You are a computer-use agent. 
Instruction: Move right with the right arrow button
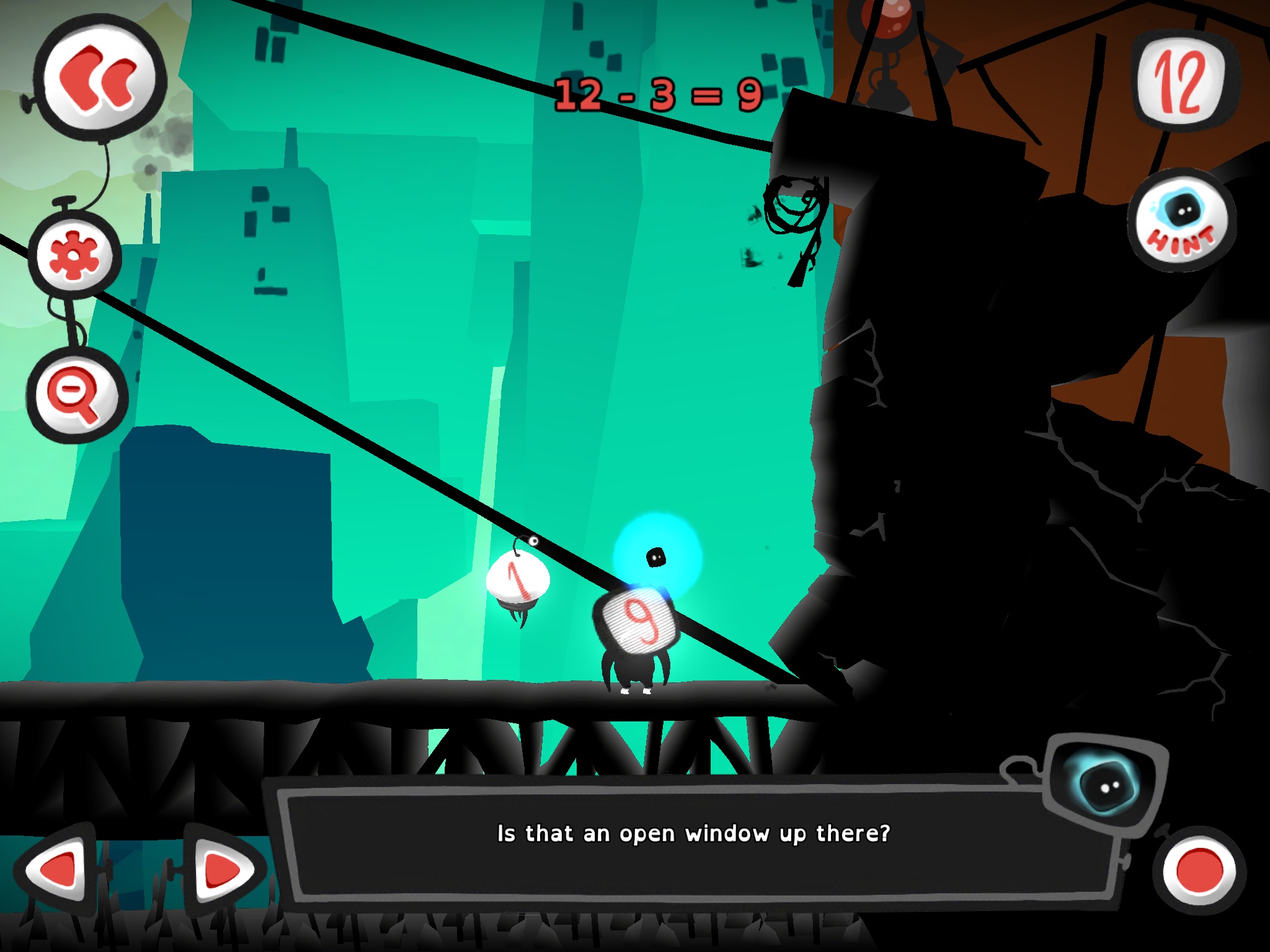[222, 870]
